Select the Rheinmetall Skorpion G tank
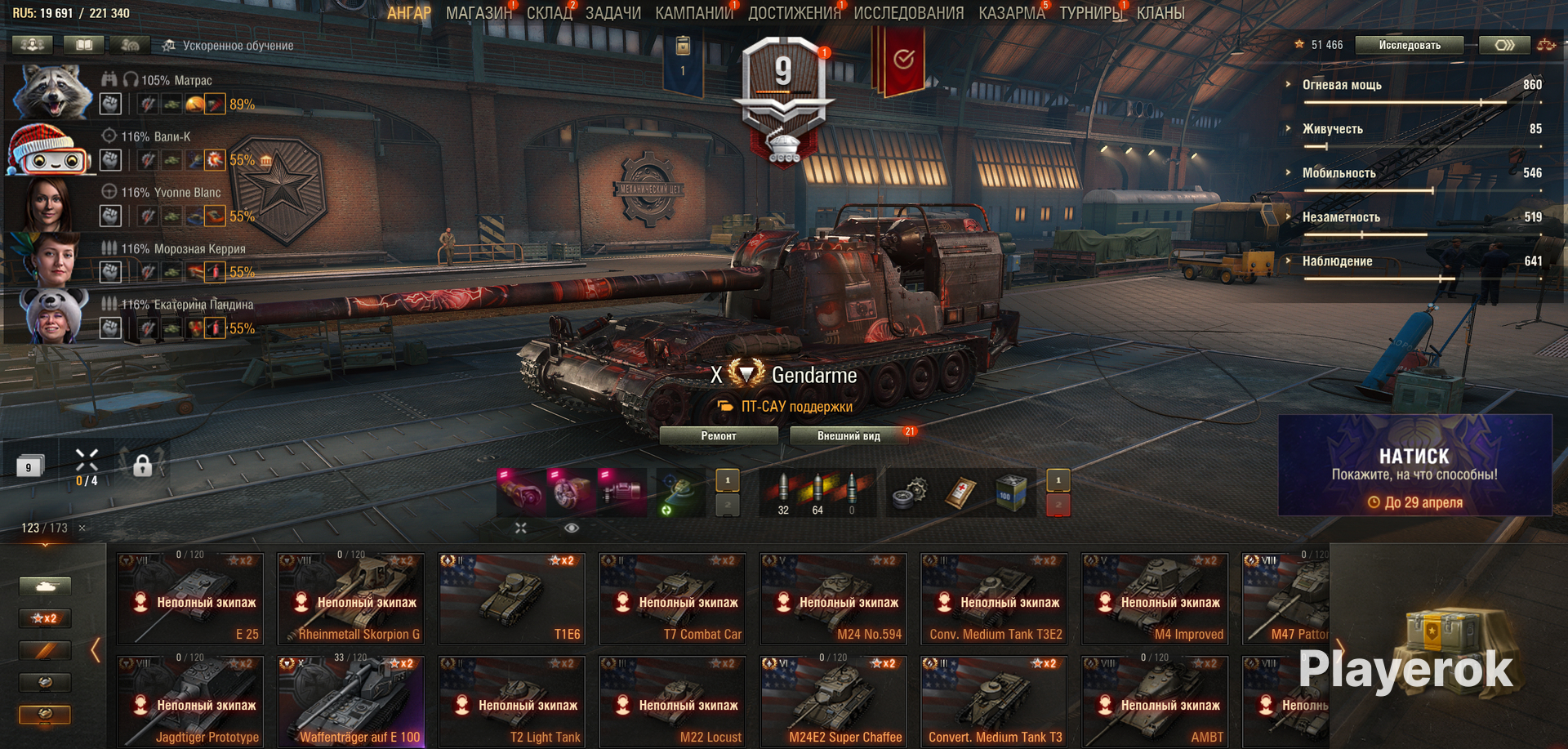Image resolution: width=1568 pixels, height=749 pixels. pos(351,600)
